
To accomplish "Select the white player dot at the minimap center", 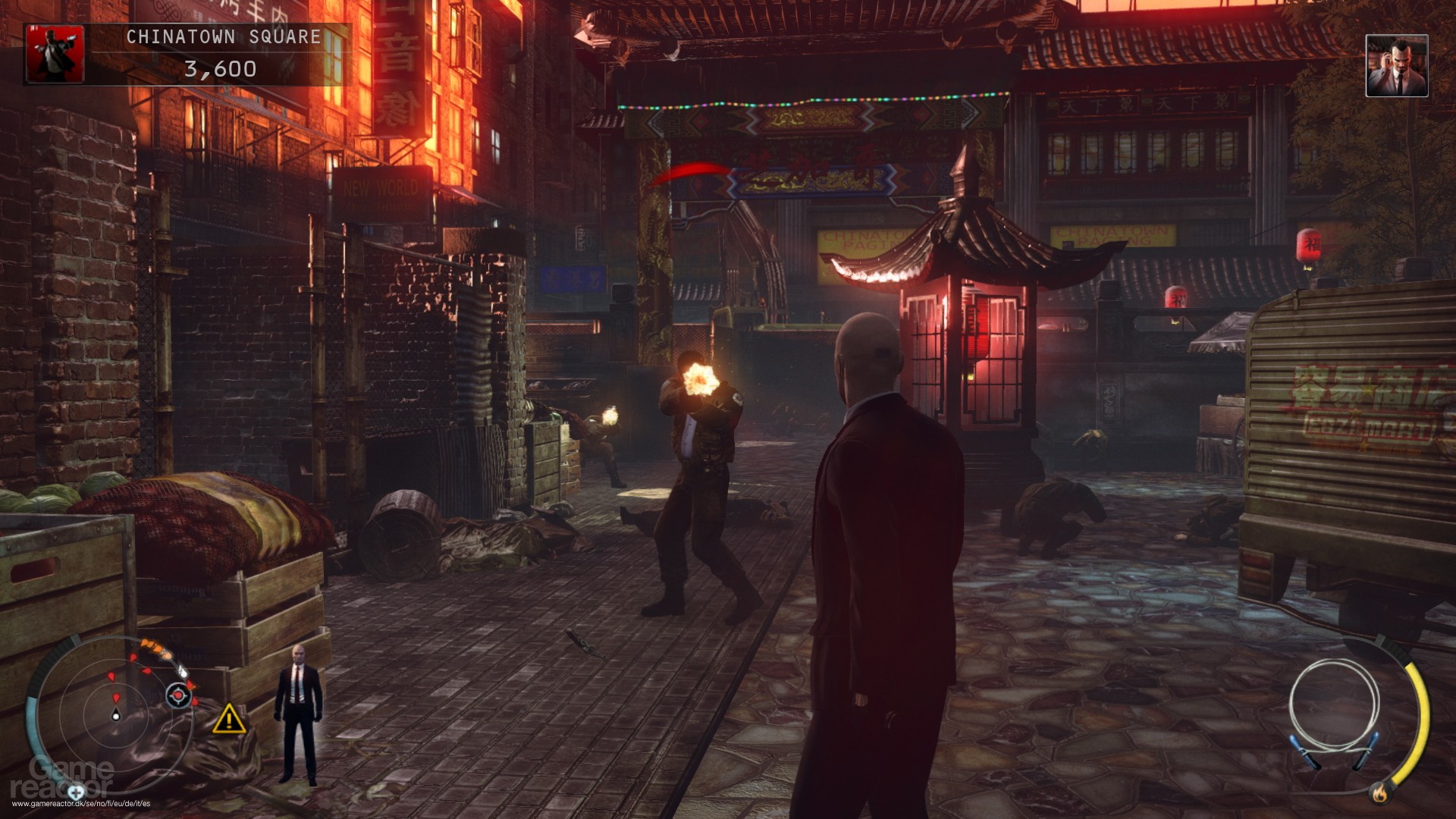I will (x=116, y=716).
